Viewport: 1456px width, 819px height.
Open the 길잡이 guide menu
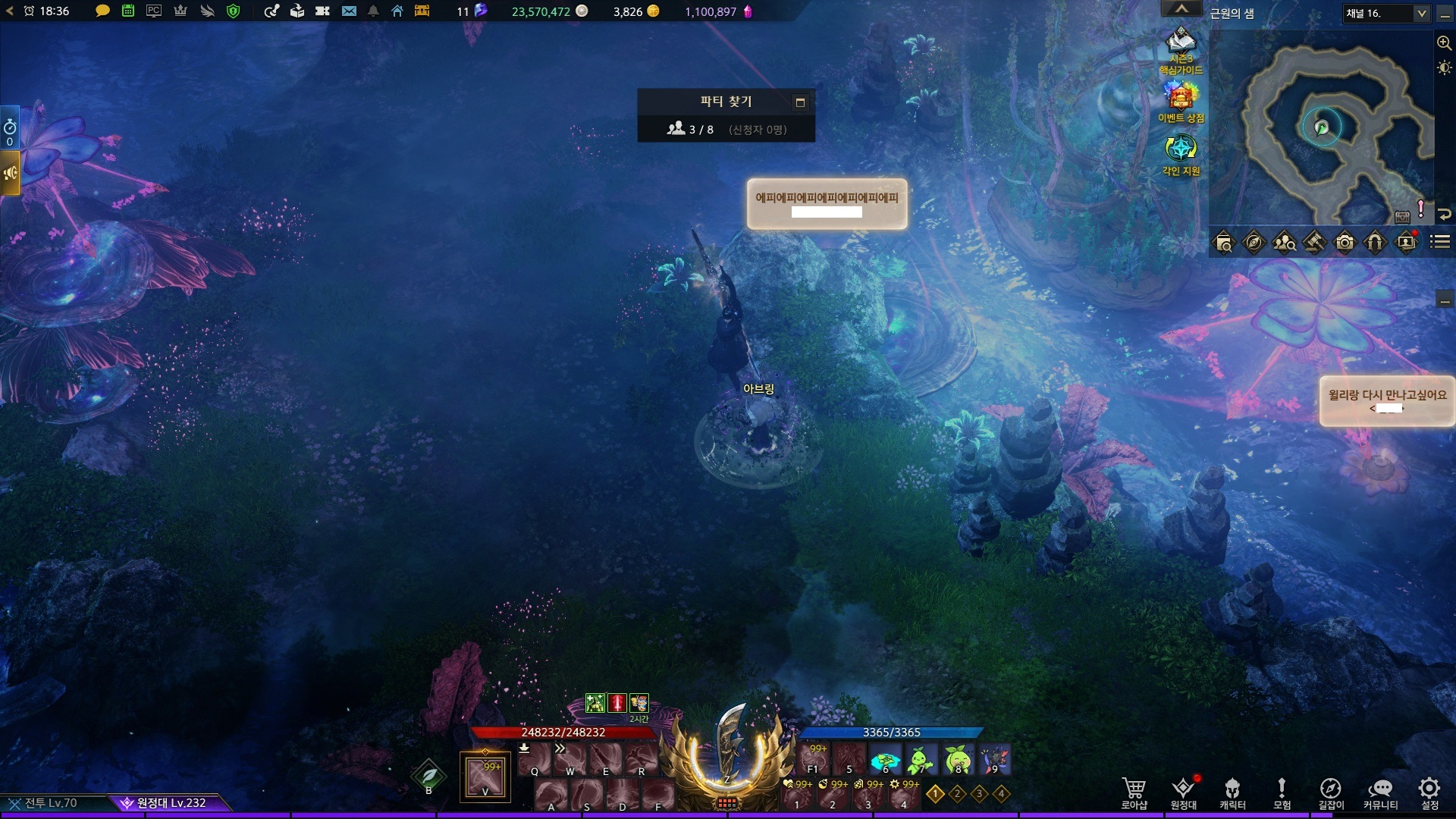coord(1330,792)
